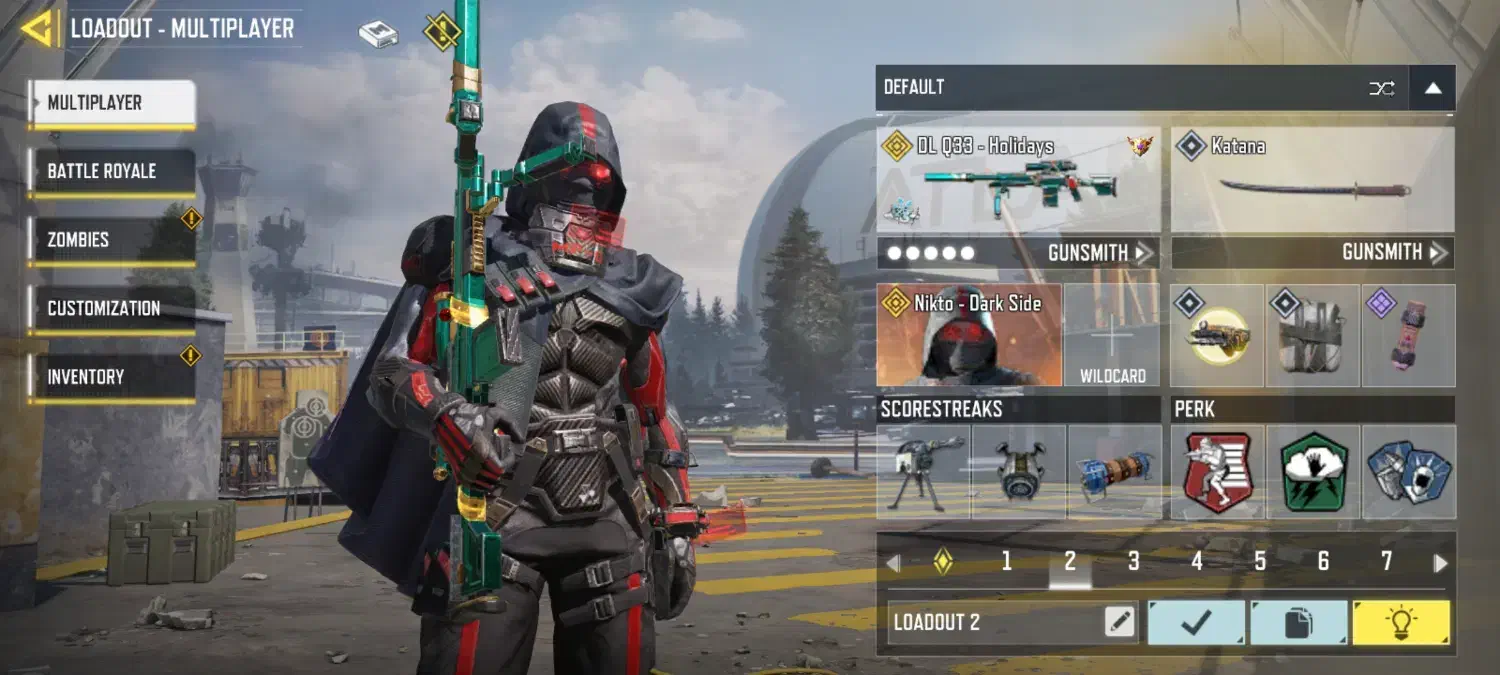Choose the Katana secondary weapon slot

tap(1312, 180)
